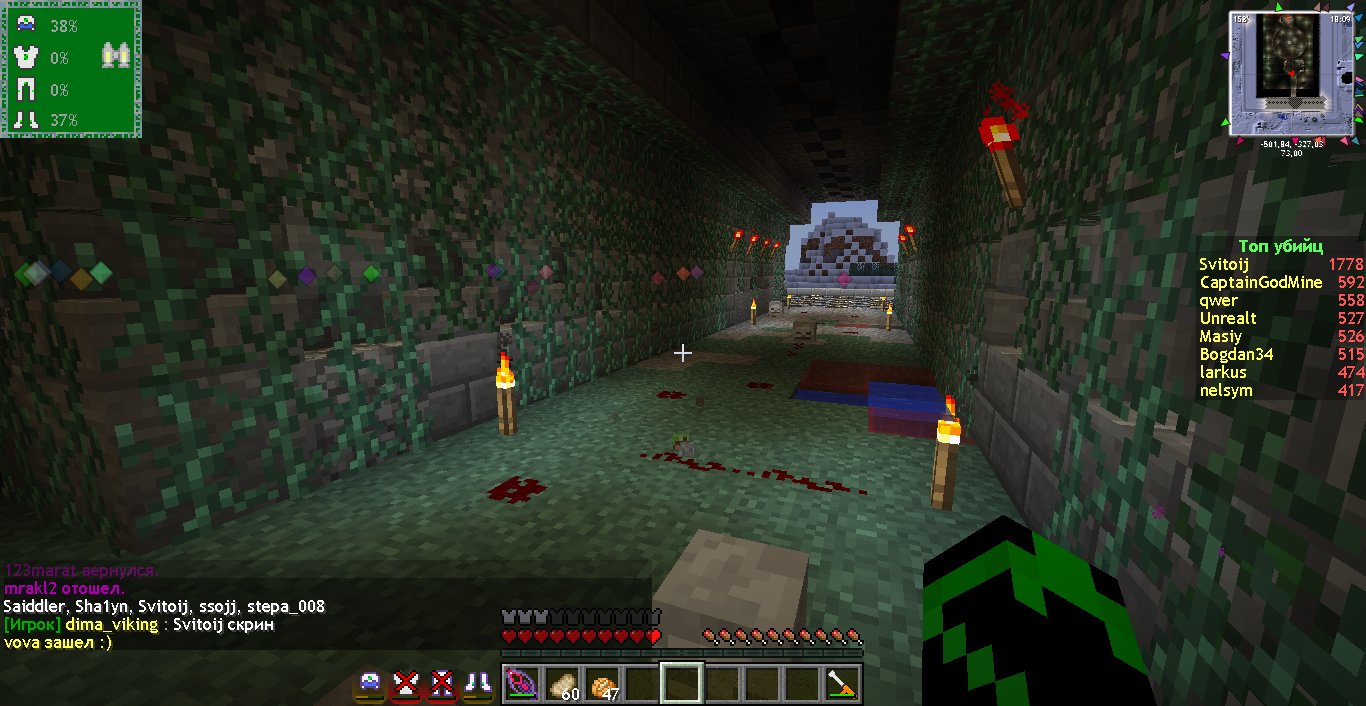Click the helmet durability icon beside the hotbar
This screenshot has width=1366, height=706.
[370, 684]
